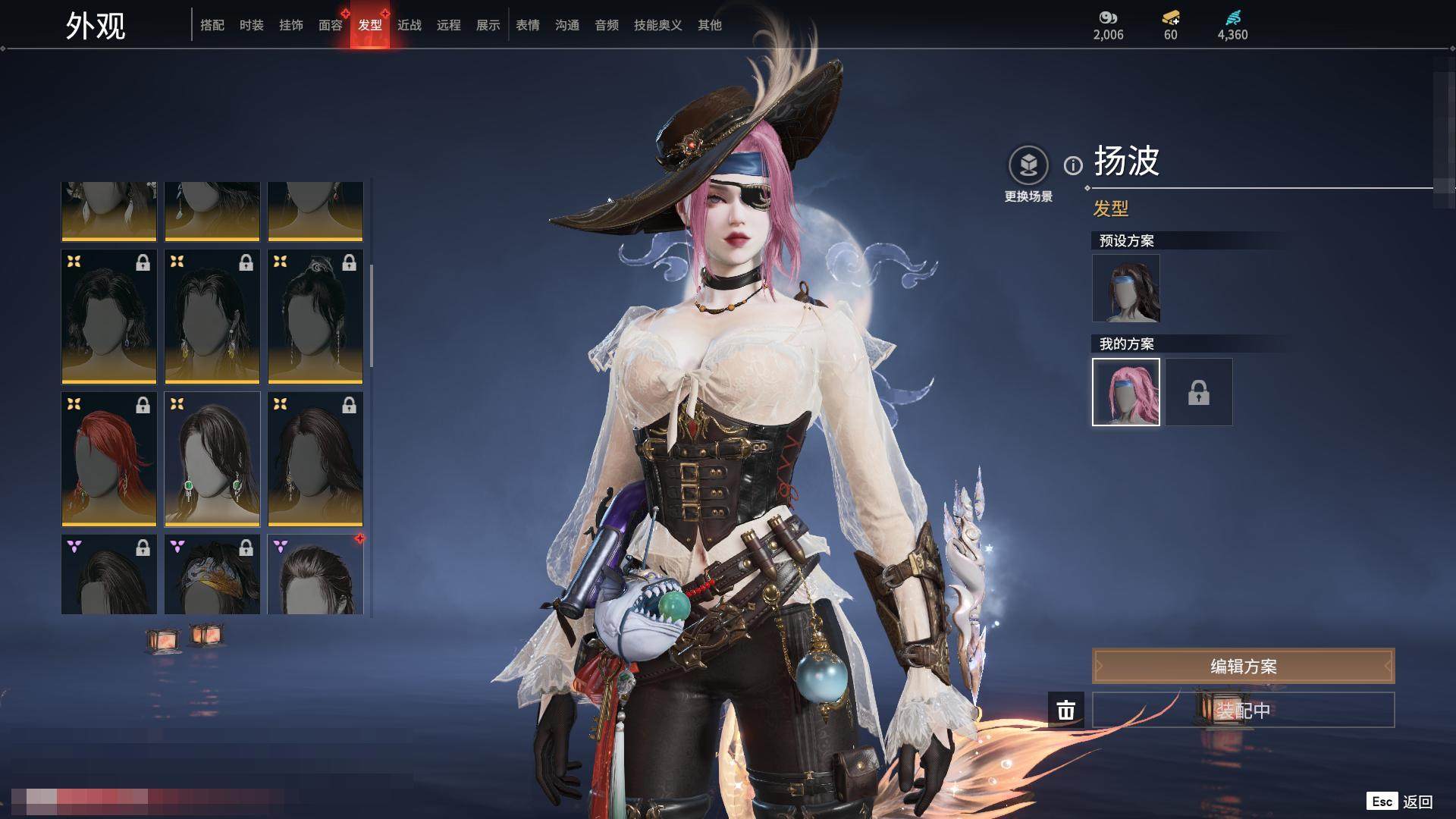Open the 近战 melee tab
Screen dimensions: 1456x819
[409, 25]
